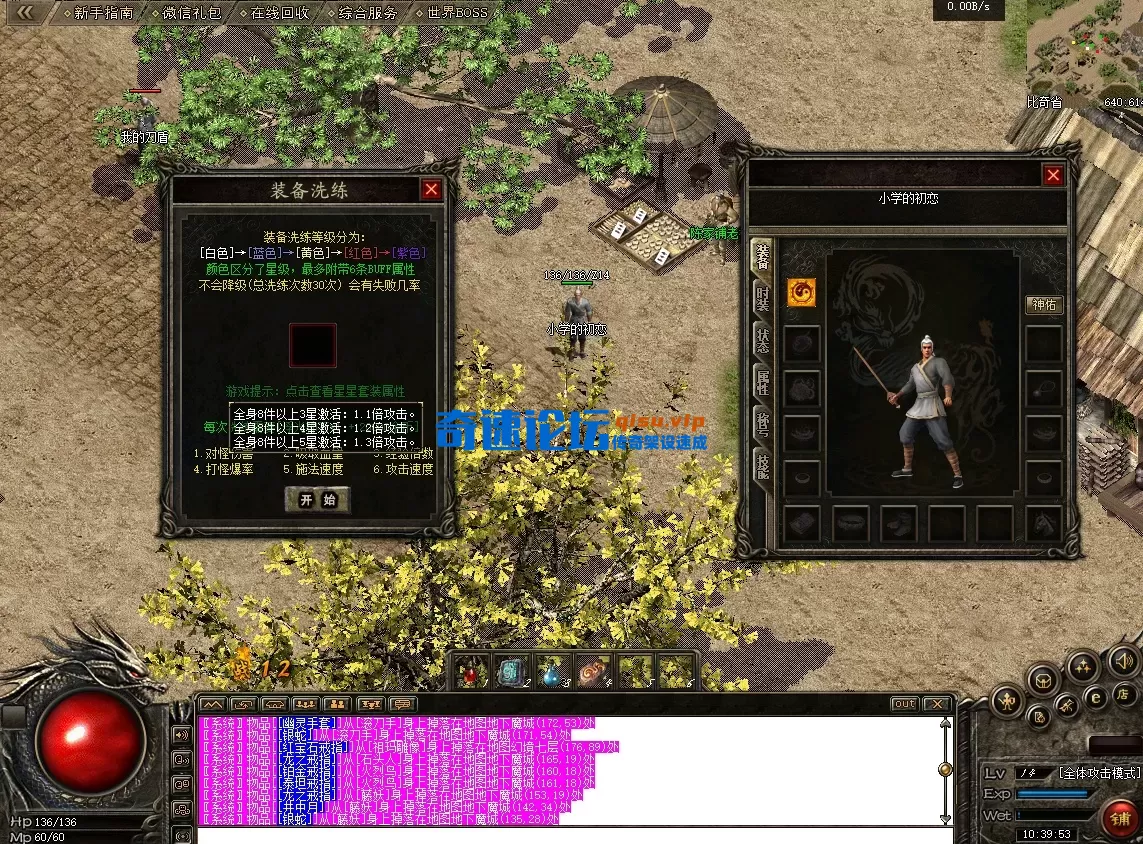Click the 神佑 button

1044,305
